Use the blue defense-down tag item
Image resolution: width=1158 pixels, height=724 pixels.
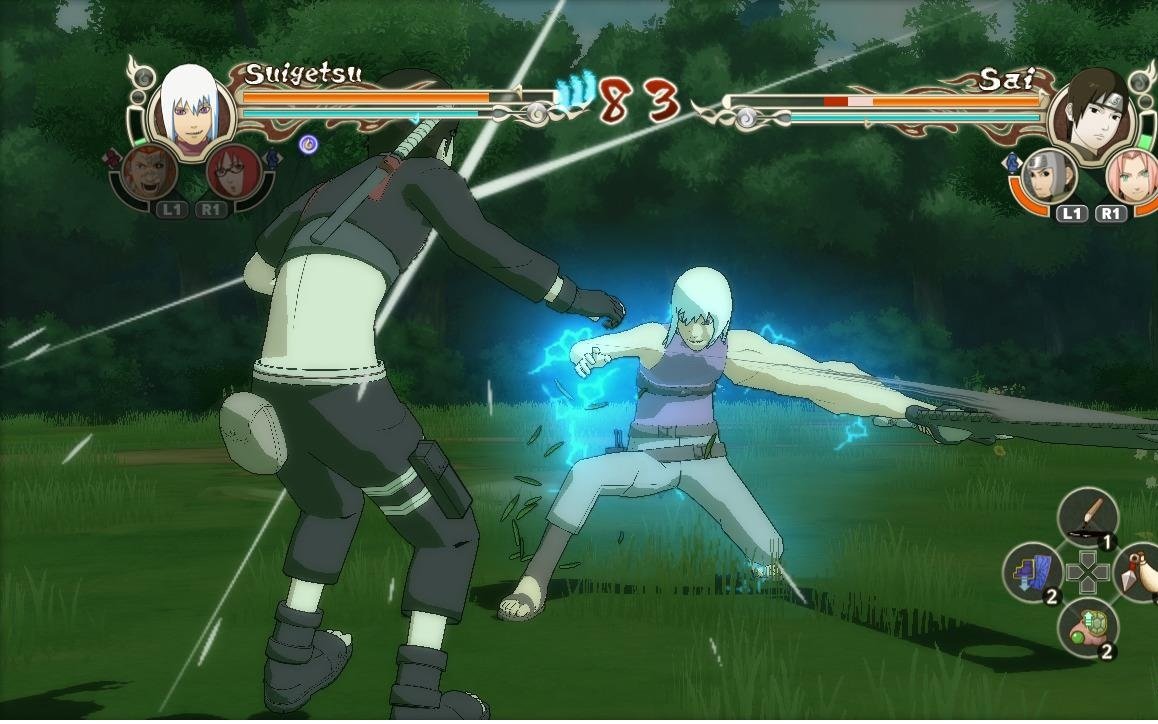[x=1032, y=573]
